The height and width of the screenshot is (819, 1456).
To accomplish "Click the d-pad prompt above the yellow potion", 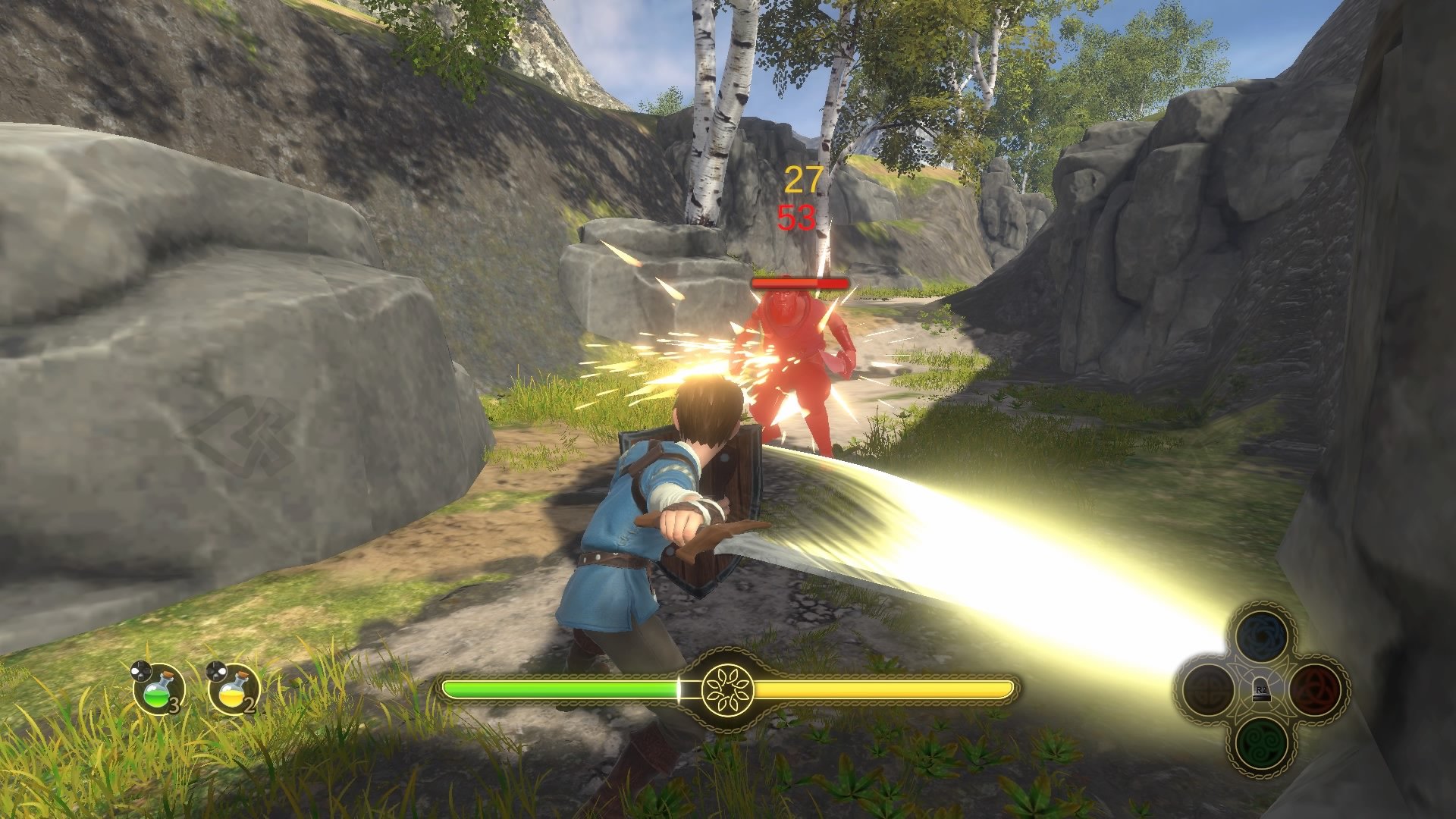I will 216,670.
